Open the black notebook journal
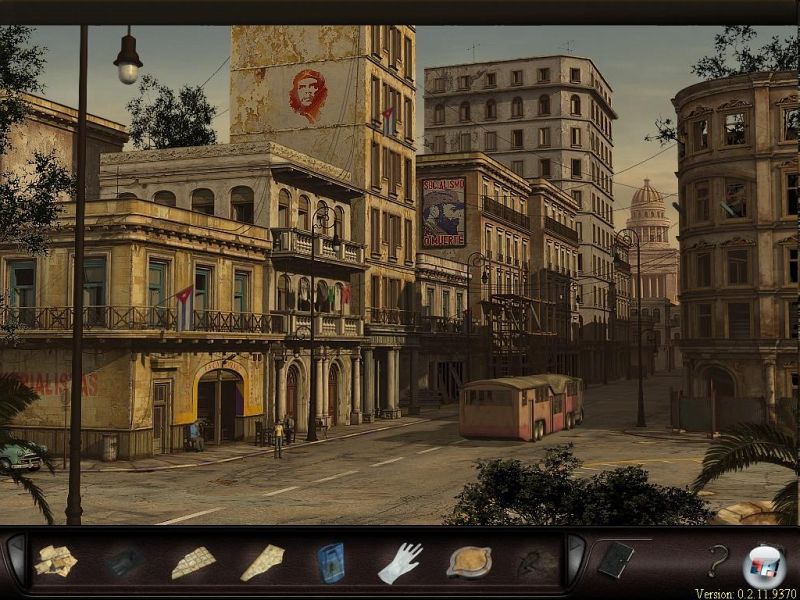 pyautogui.click(x=615, y=560)
